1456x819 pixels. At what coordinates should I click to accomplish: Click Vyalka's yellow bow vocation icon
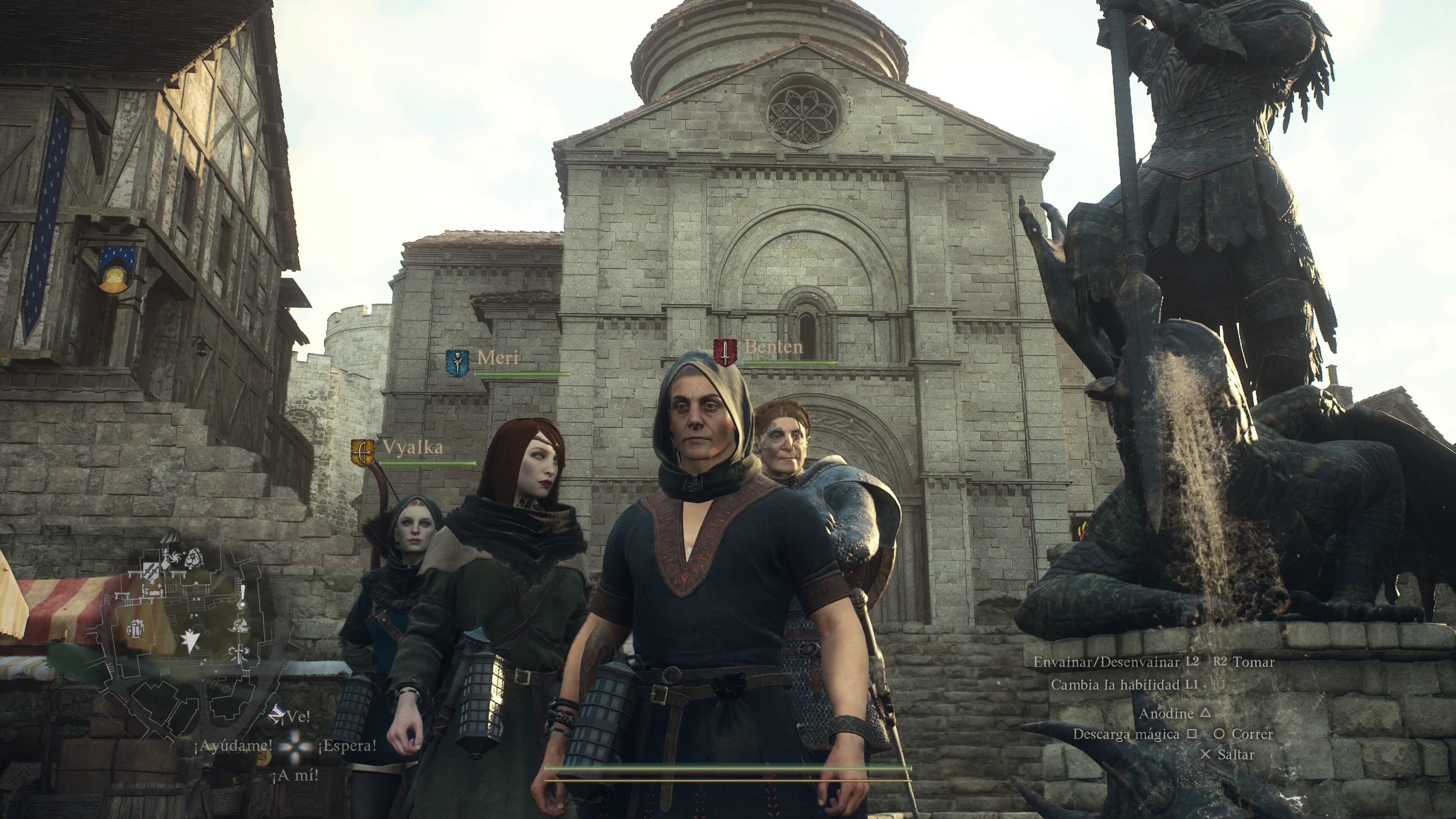point(362,452)
